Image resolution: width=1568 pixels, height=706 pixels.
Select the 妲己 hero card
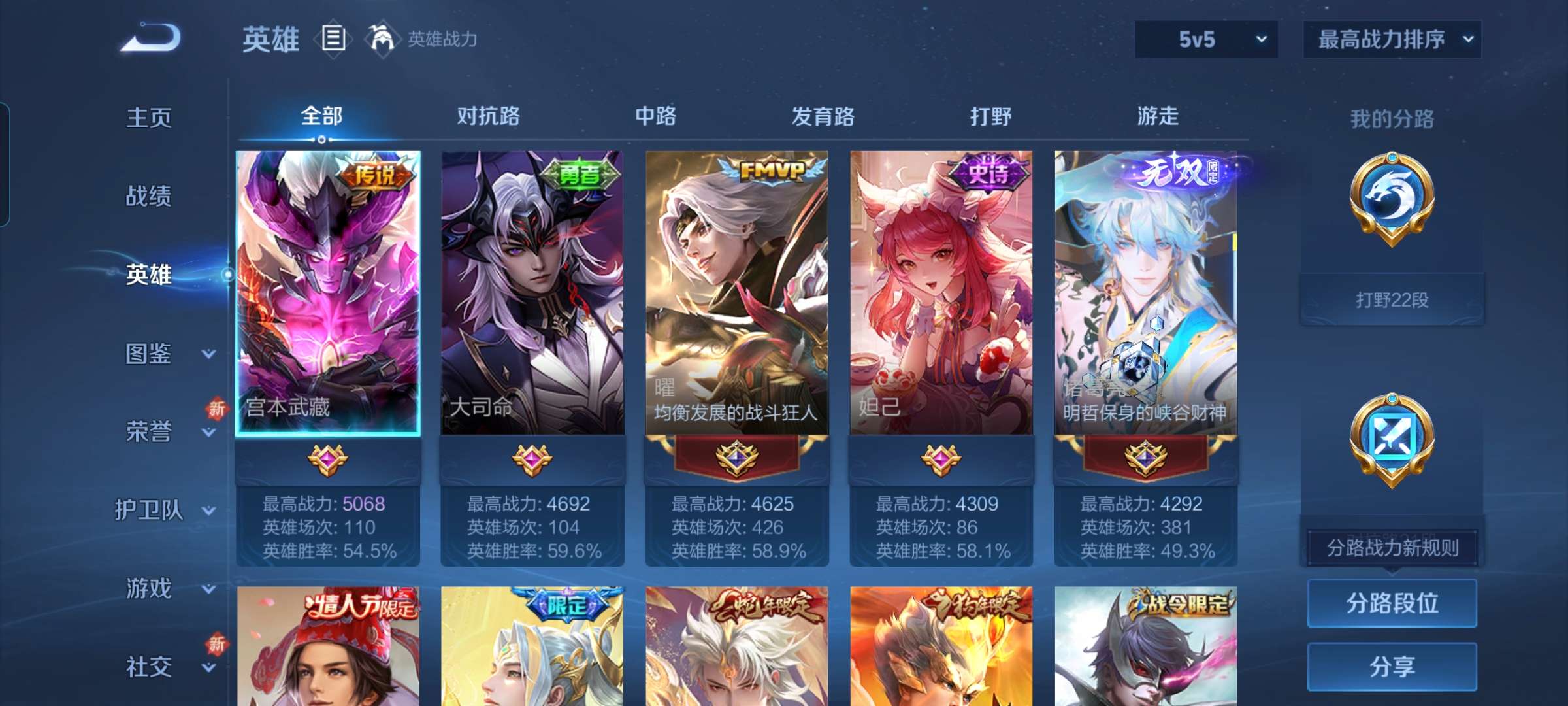[941, 294]
